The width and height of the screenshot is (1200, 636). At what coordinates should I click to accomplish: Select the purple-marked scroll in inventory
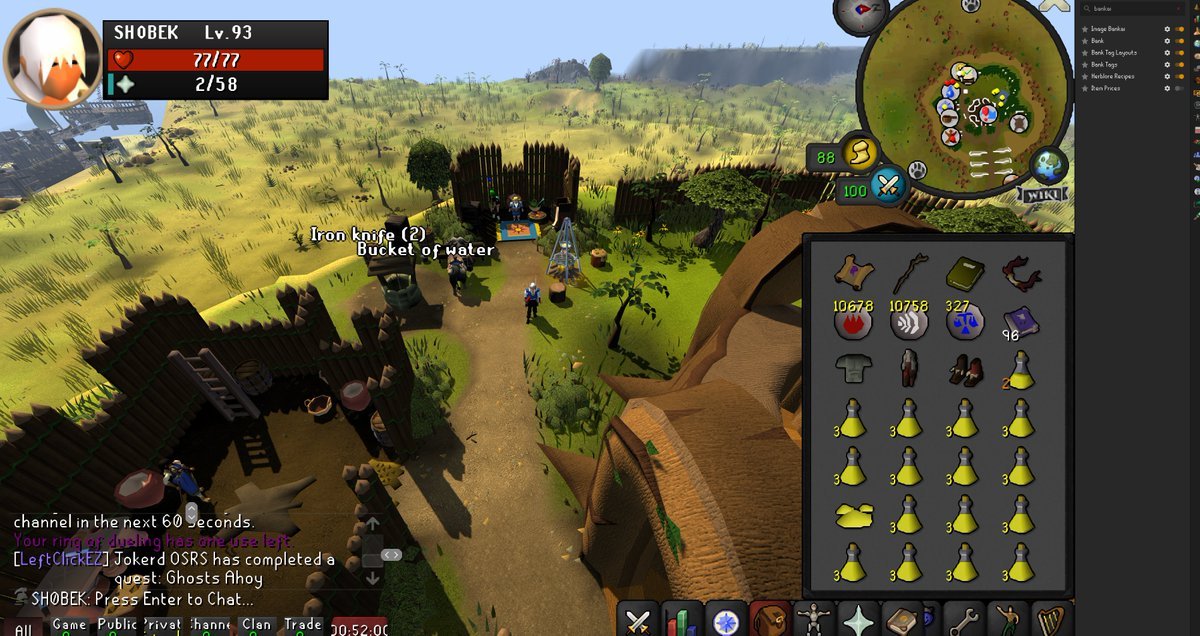pos(852,271)
